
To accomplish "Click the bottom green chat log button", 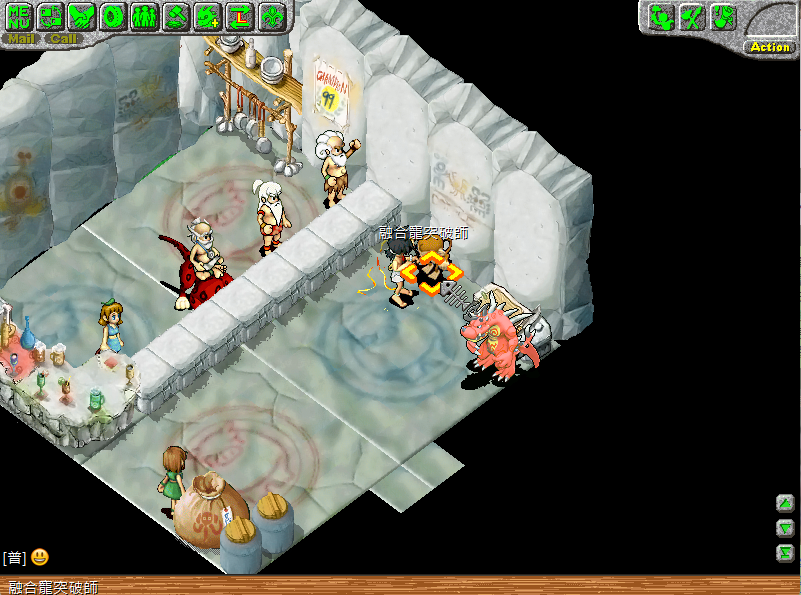I will (785, 553).
